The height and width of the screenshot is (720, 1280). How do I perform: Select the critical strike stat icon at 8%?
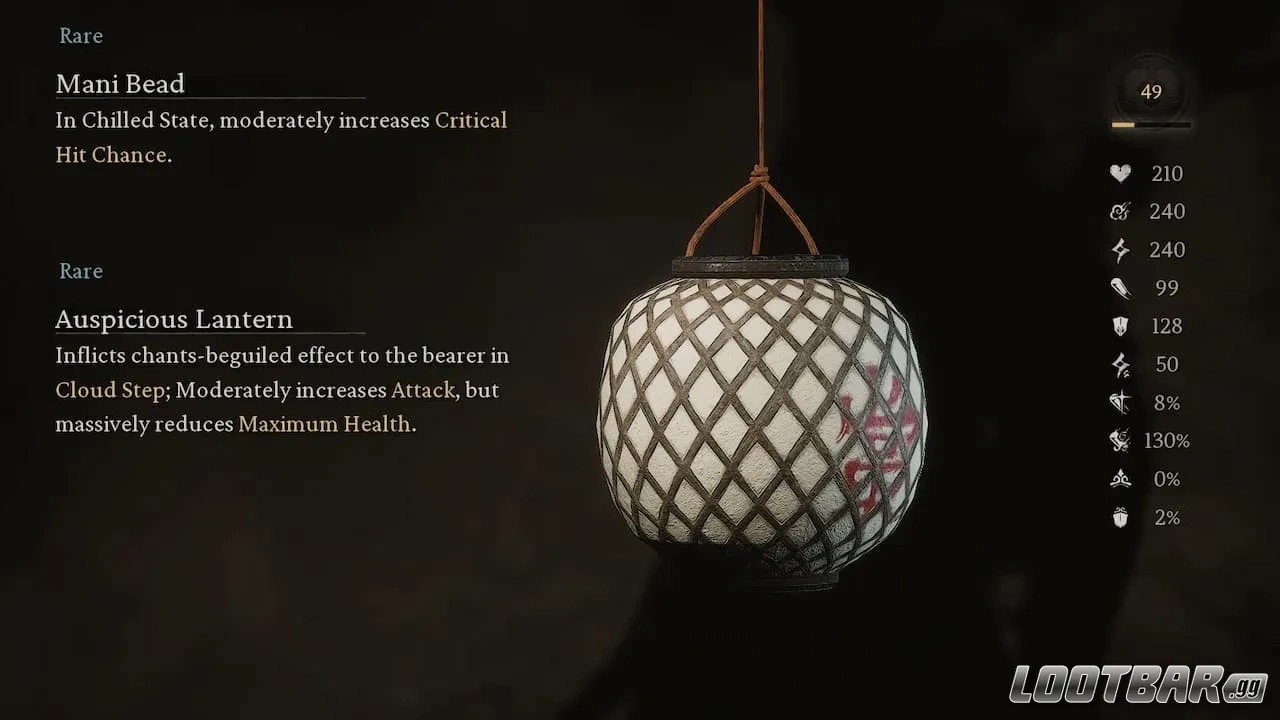1119,402
